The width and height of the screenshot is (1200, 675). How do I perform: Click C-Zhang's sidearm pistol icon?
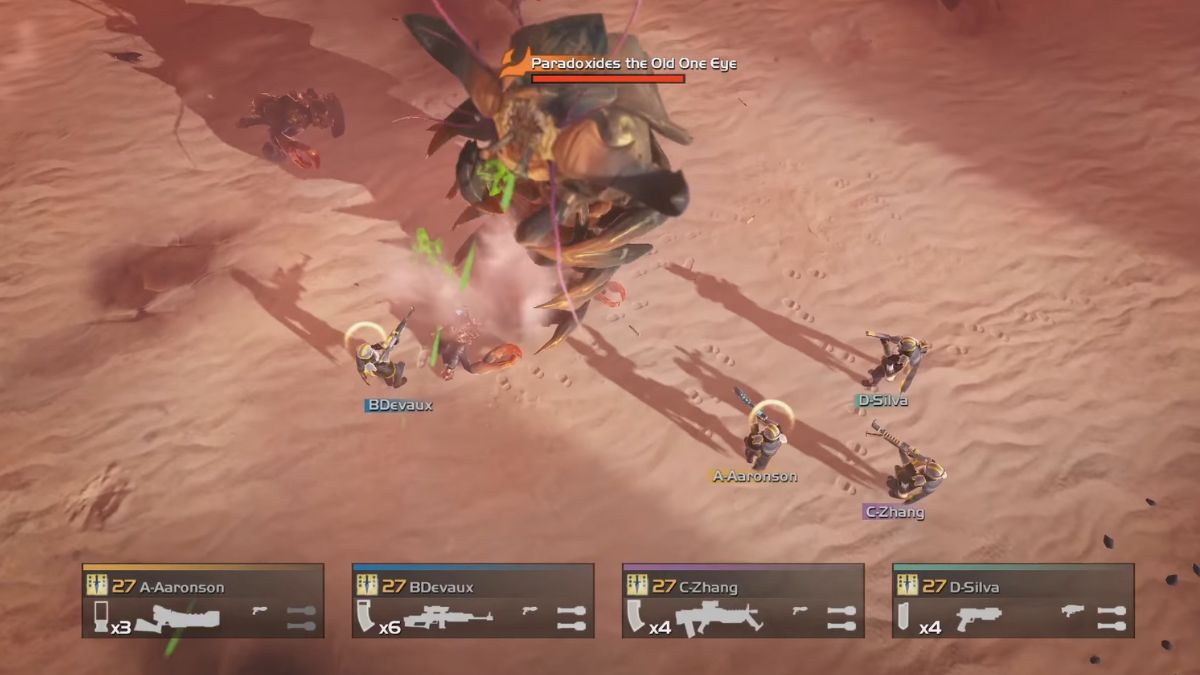pos(800,609)
